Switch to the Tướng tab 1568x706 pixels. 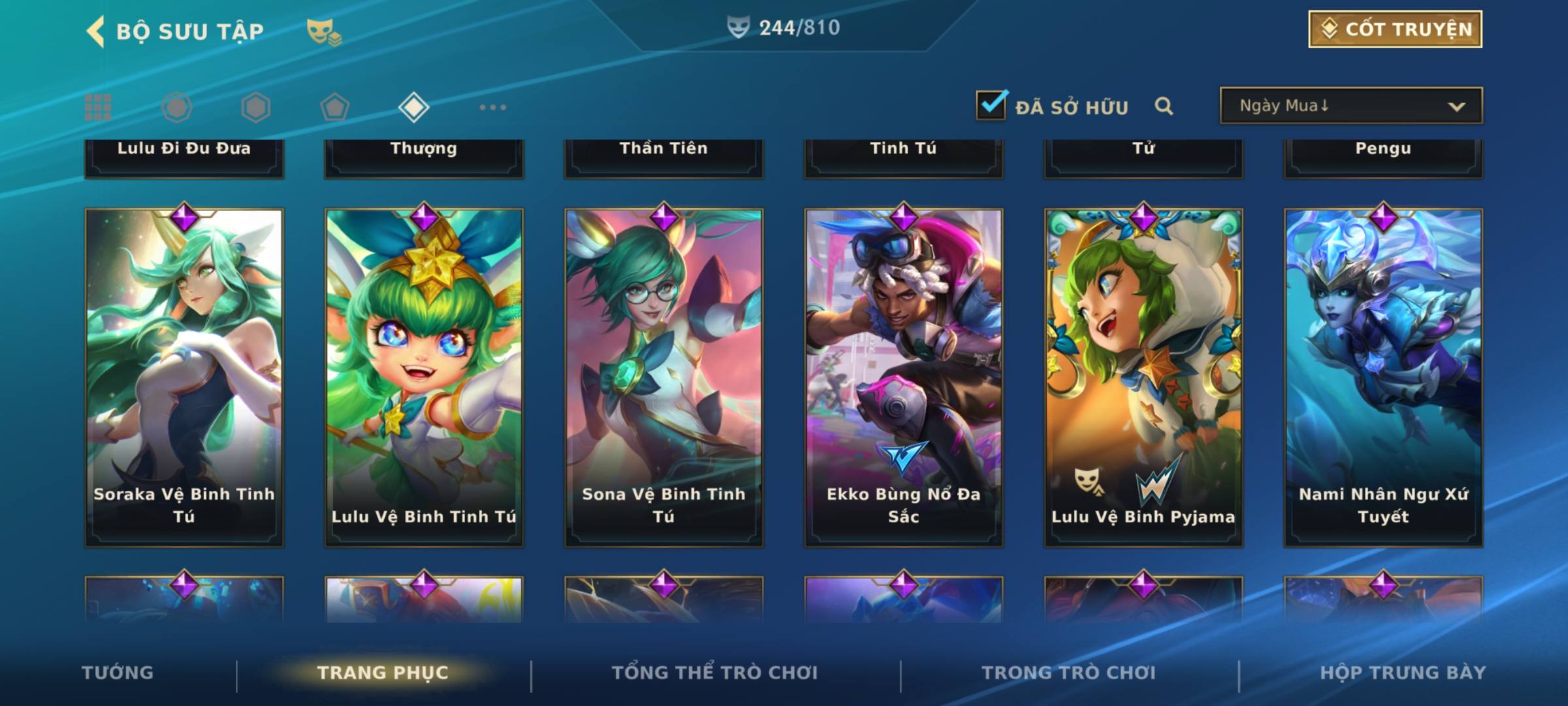click(x=118, y=673)
